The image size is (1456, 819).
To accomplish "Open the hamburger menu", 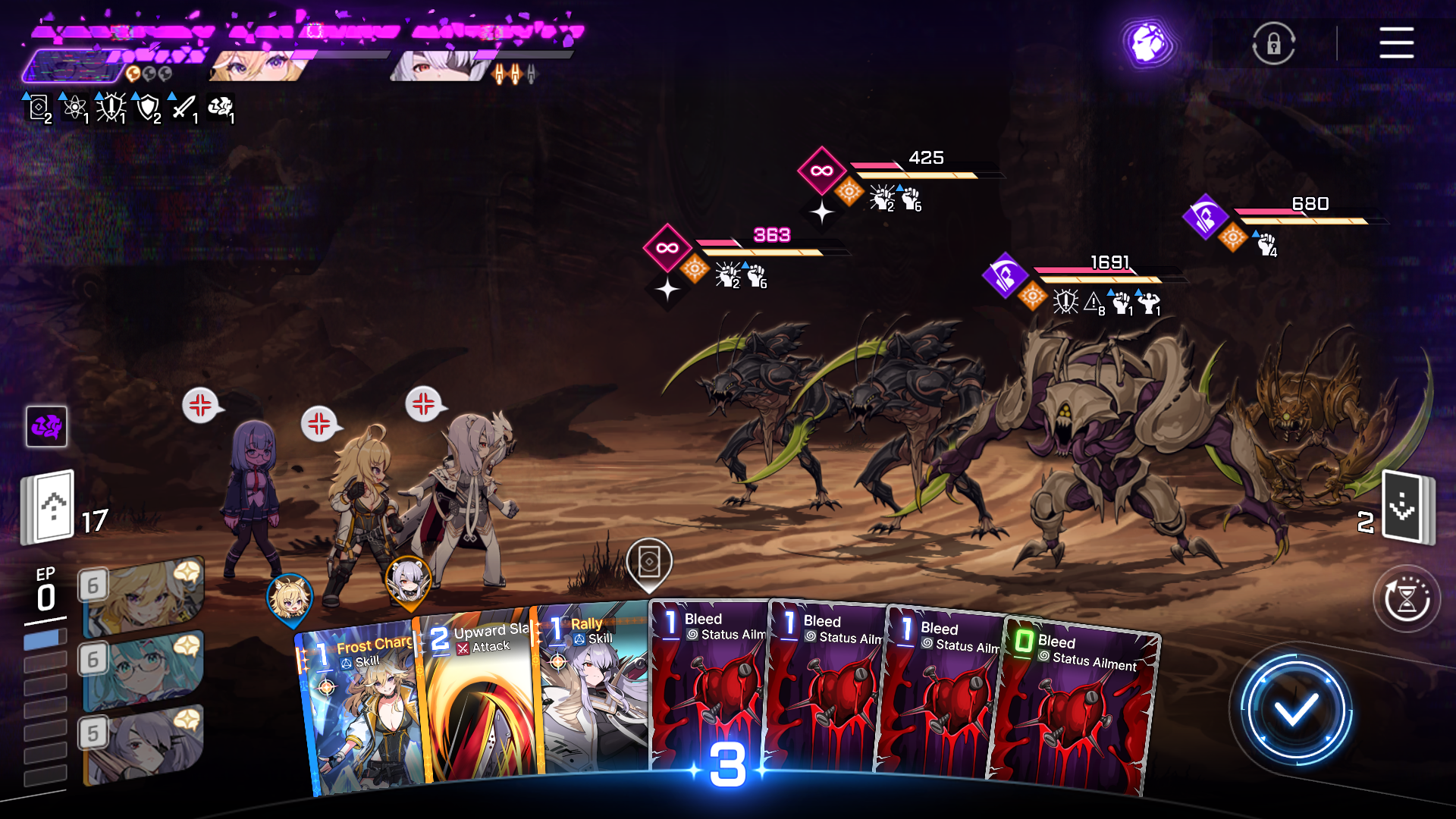I will click(1396, 42).
